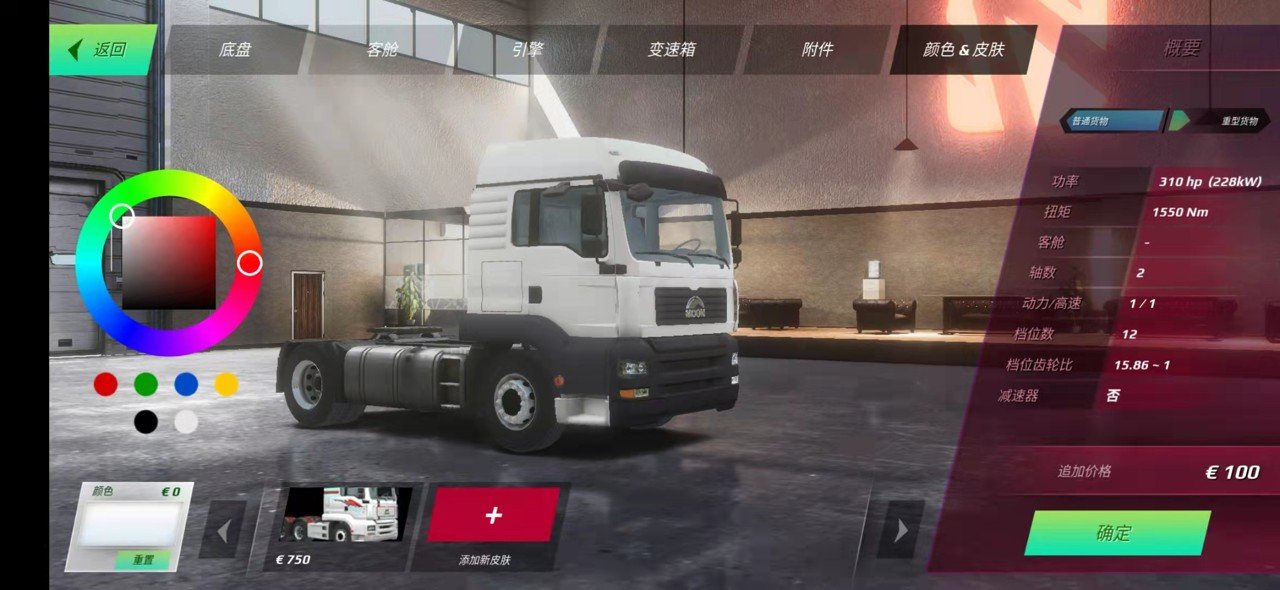Click the saturation square in color wheel
The image size is (1280, 590).
[169, 263]
